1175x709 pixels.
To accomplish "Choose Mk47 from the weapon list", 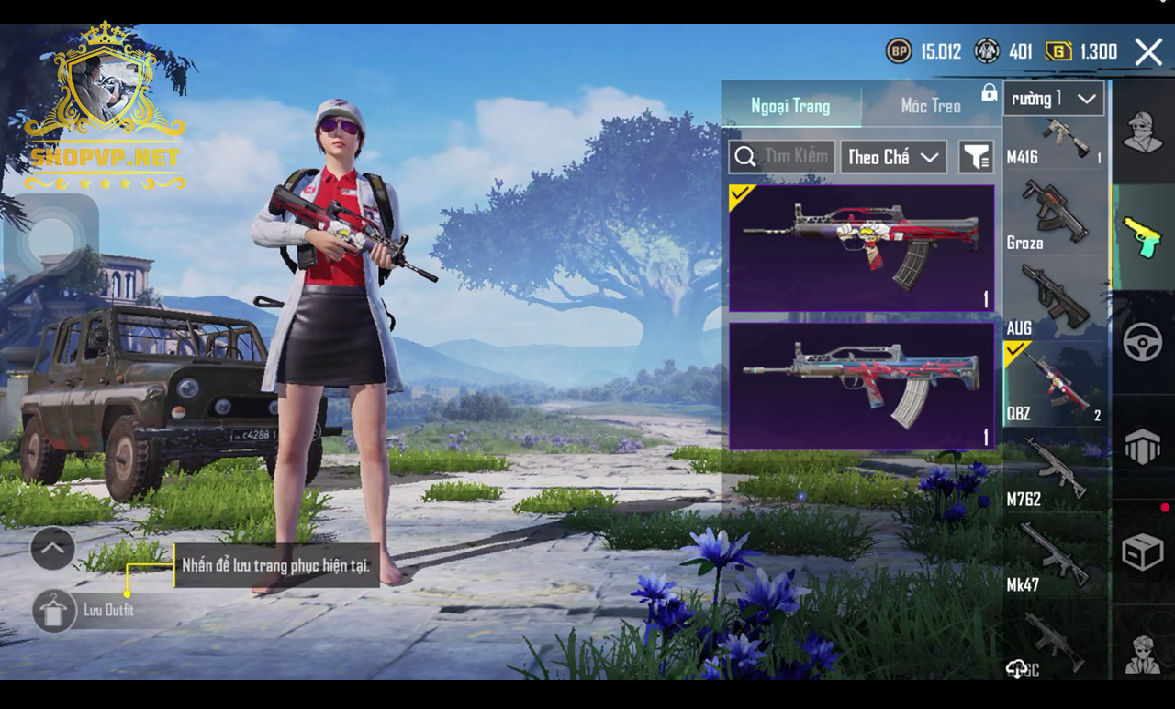I will [1055, 558].
